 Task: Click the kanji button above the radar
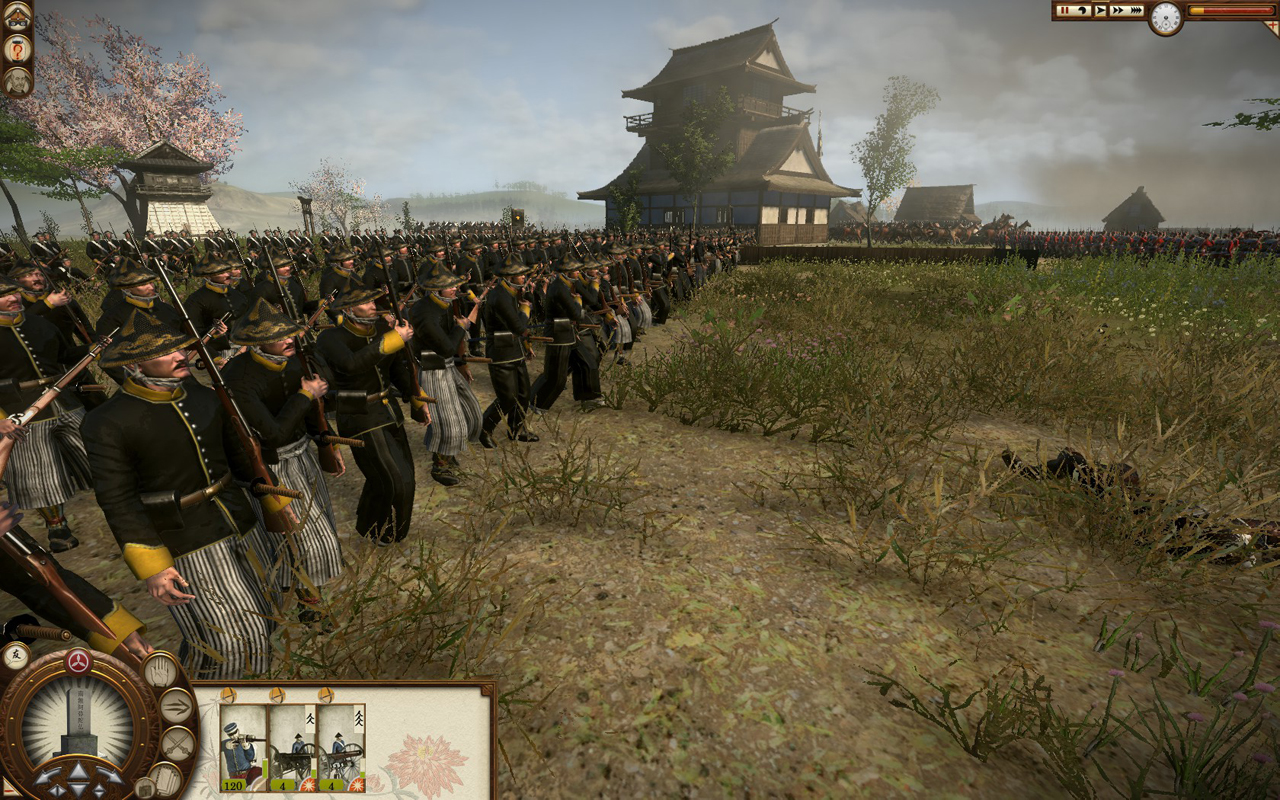(x=15, y=655)
